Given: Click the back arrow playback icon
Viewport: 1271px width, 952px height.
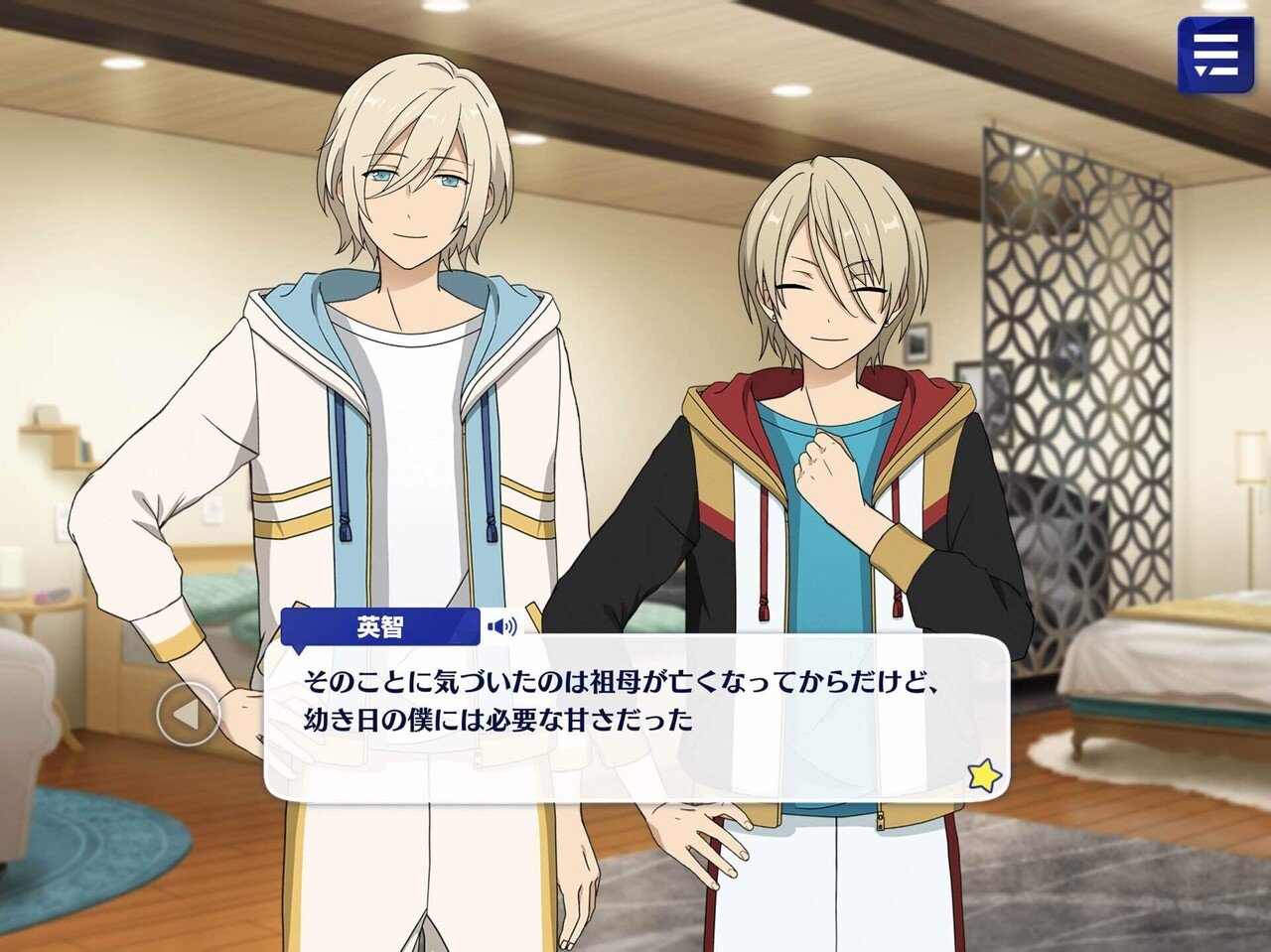Looking at the screenshot, I should pos(189,716).
